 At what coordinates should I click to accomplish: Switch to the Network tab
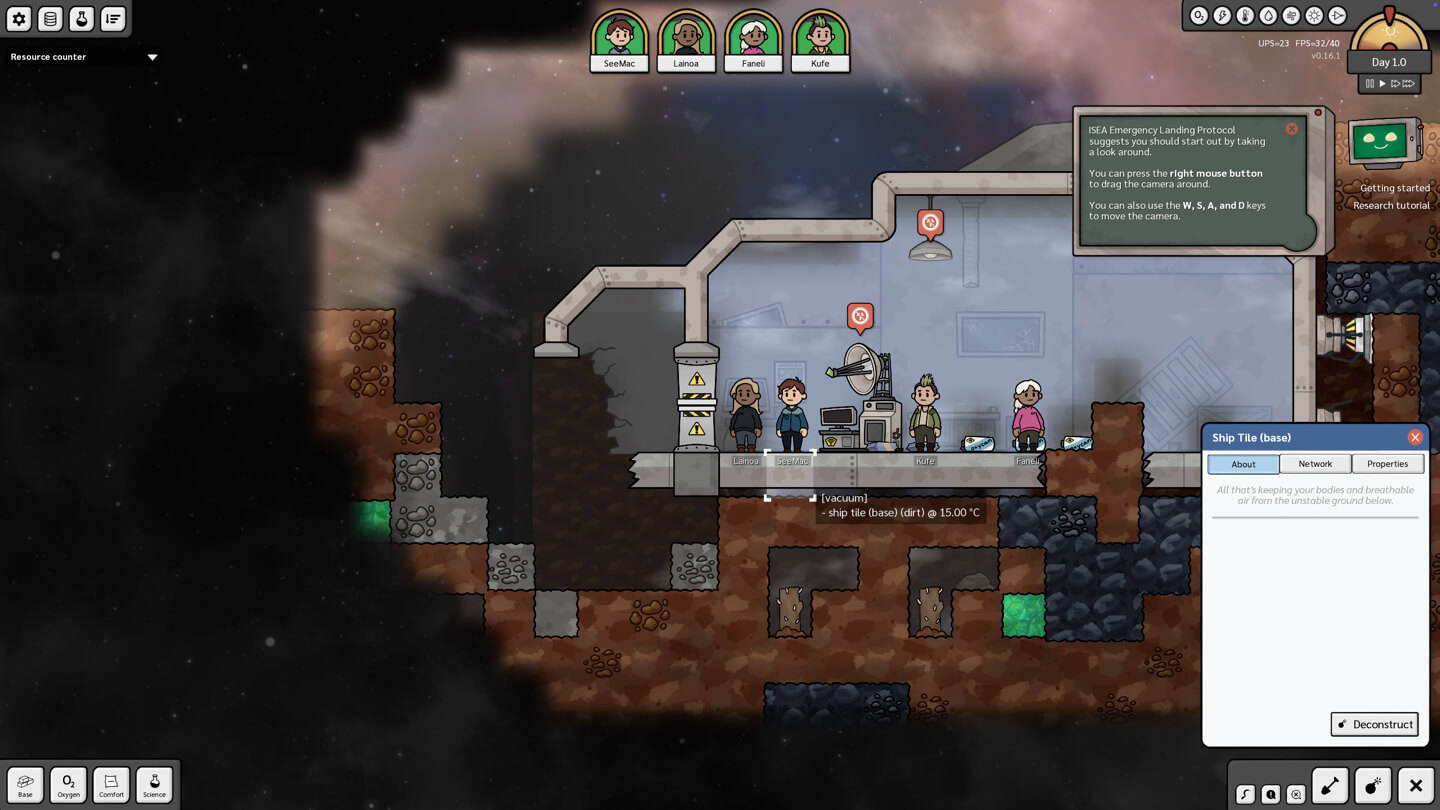[1315, 464]
